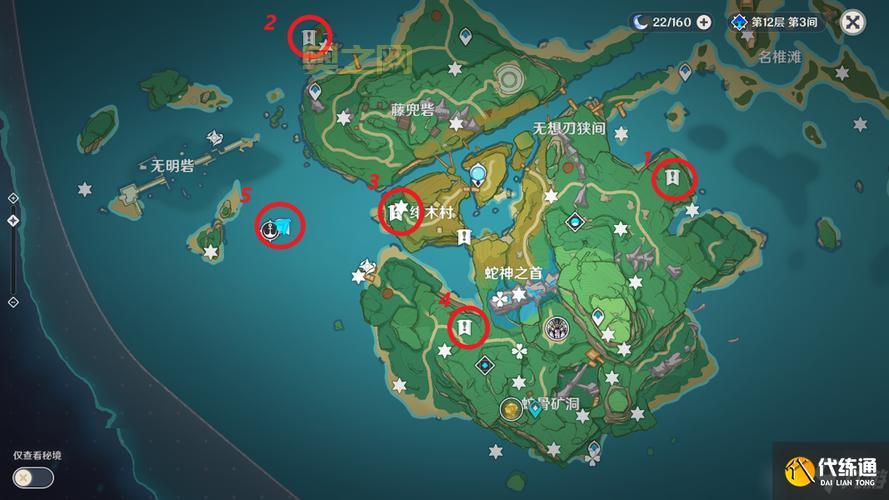Open the Spiral Abyss floor 12 indicator
Viewport: 889px width, 500px height.
point(776,22)
